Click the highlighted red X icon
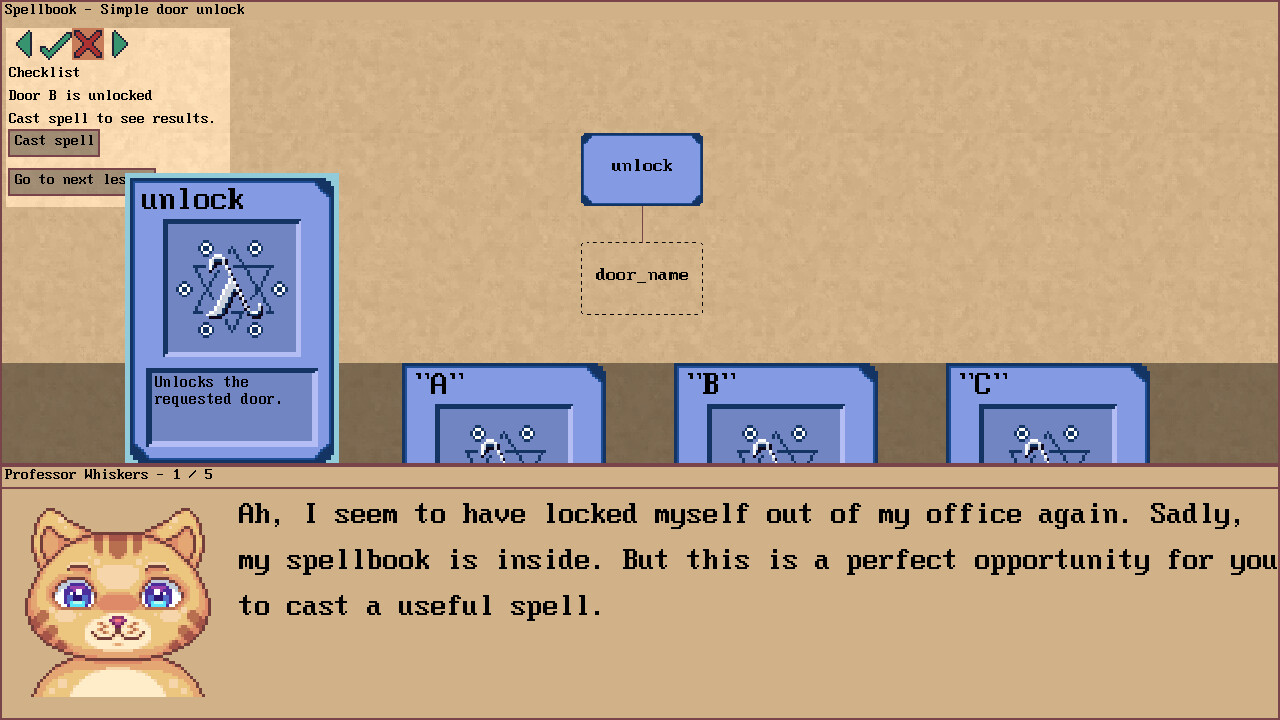Viewport: 1280px width, 720px height. coord(88,44)
